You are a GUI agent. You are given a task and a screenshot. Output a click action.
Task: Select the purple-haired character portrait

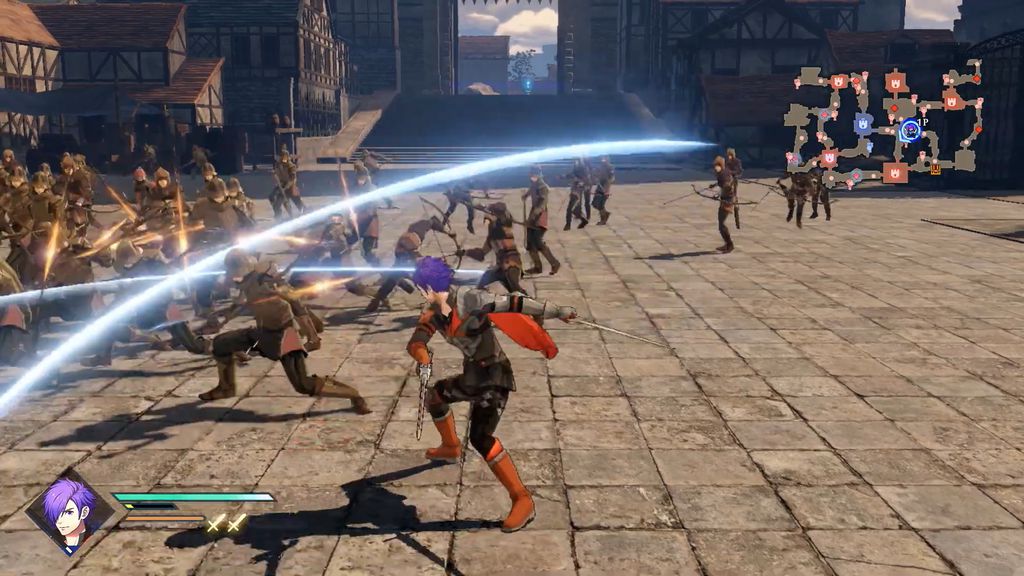tap(69, 513)
